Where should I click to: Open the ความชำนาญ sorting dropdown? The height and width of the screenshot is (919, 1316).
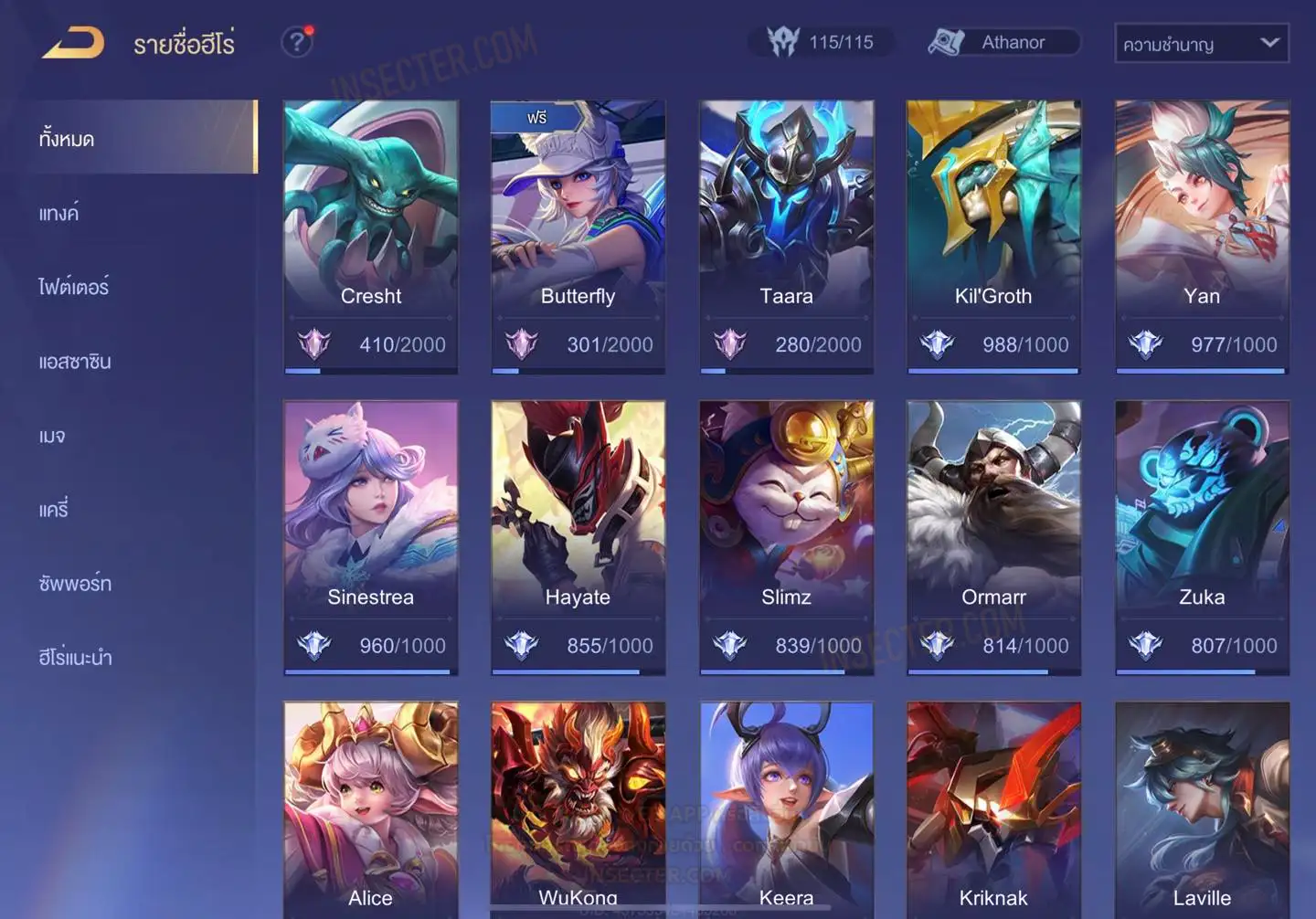1201,43
